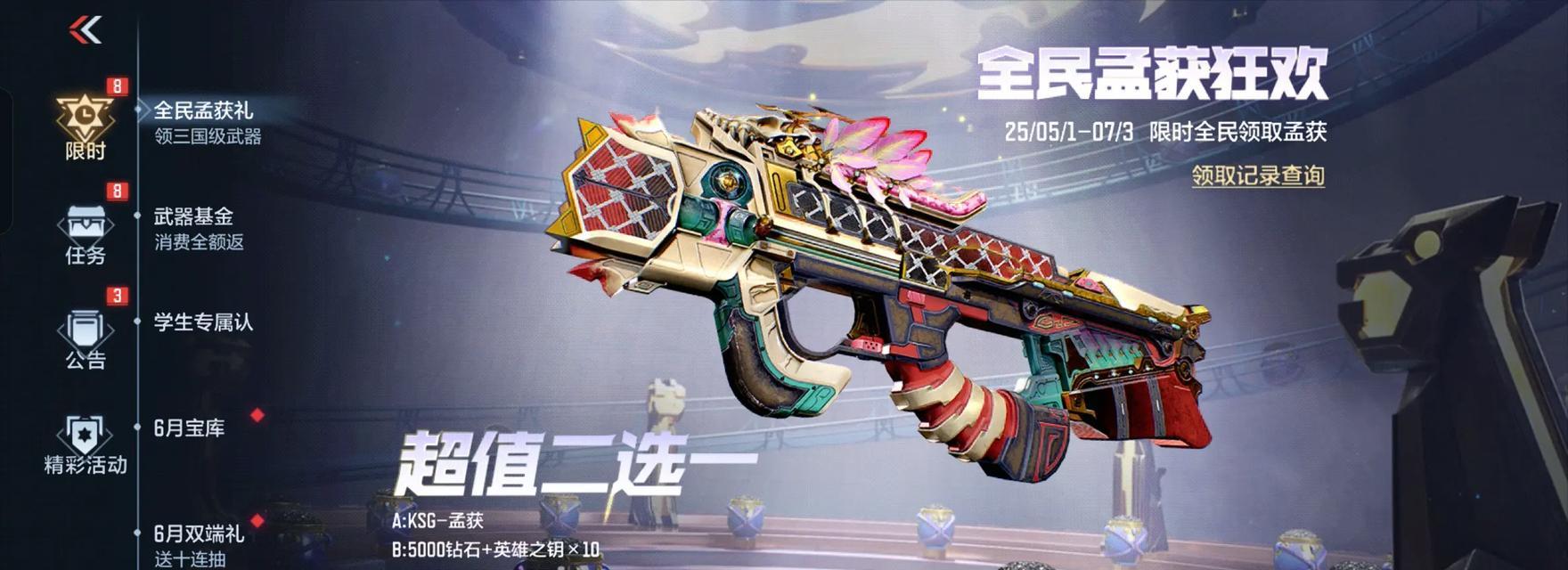View the 6月双端礼 event entry
Image resolution: width=1568 pixels, height=570 pixels.
[x=200, y=544]
